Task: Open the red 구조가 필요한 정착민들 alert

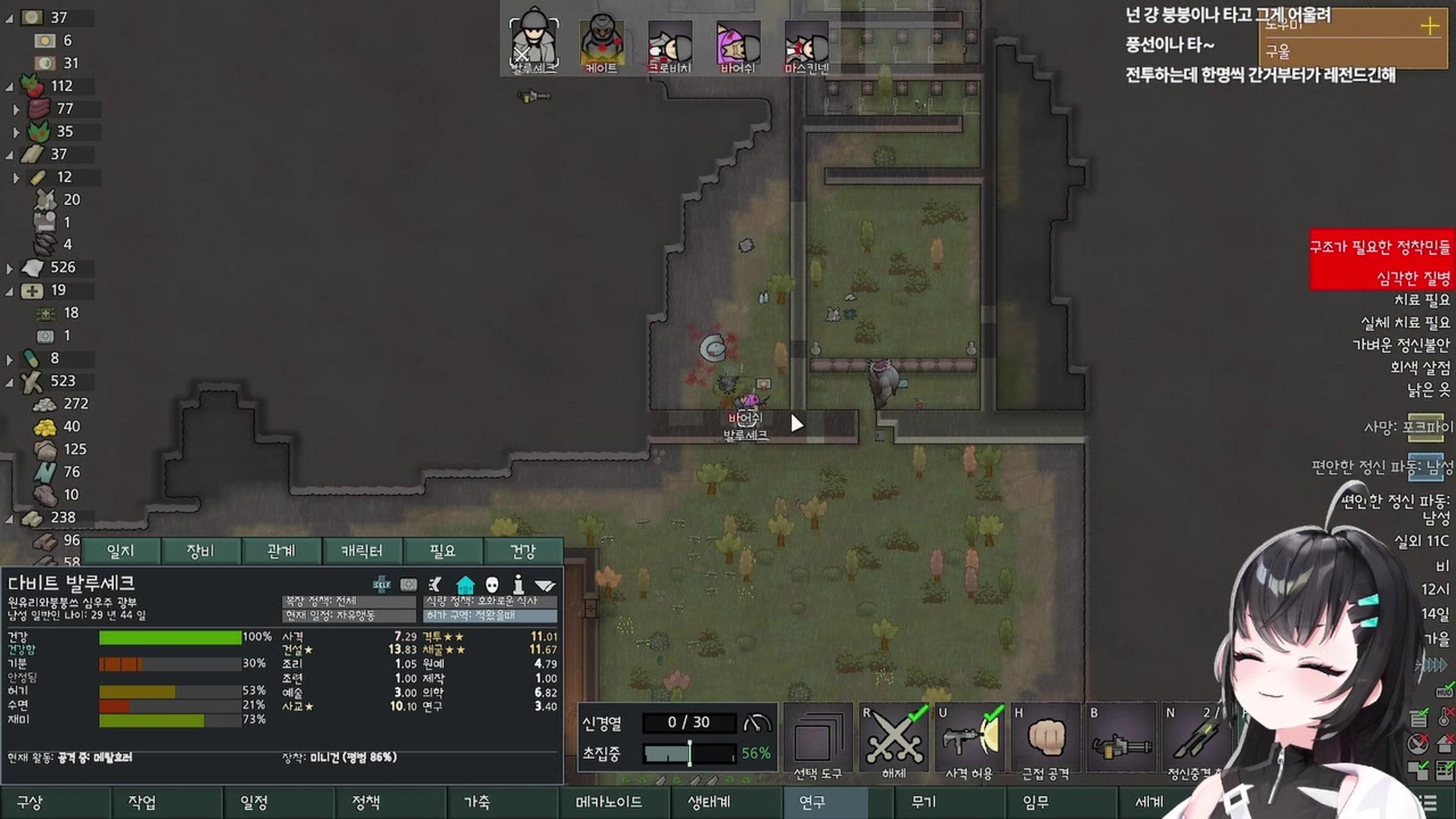Action: [x=1381, y=247]
